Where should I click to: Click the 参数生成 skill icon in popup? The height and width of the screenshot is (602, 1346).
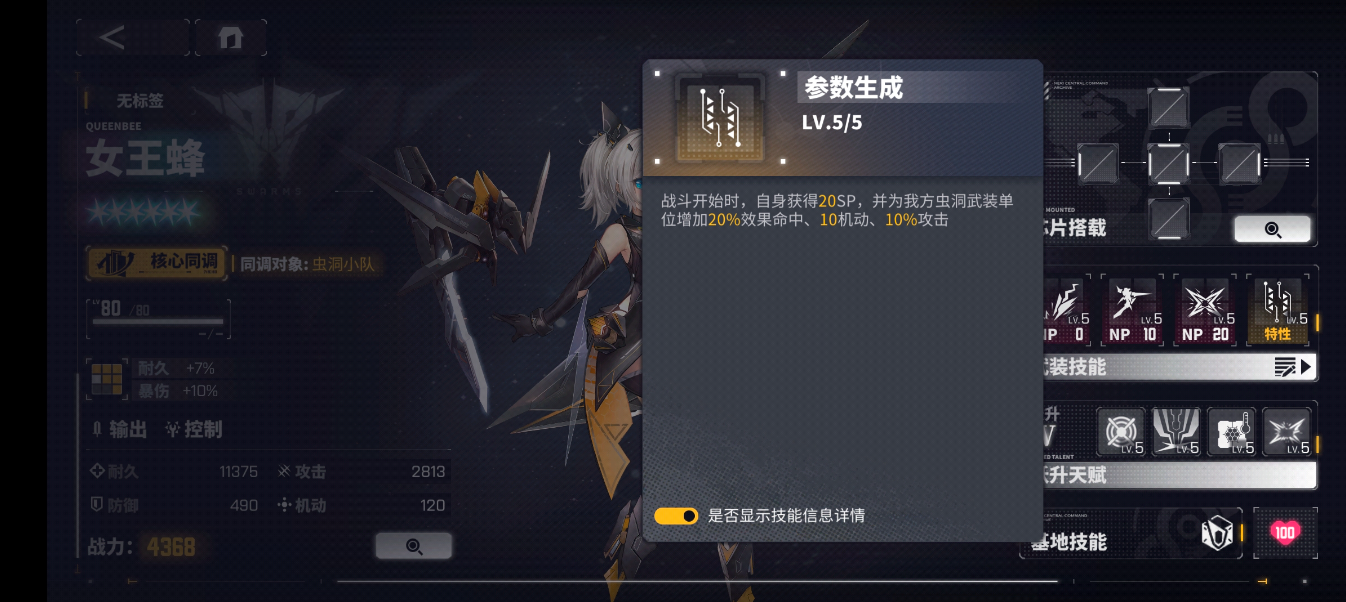coord(719,118)
